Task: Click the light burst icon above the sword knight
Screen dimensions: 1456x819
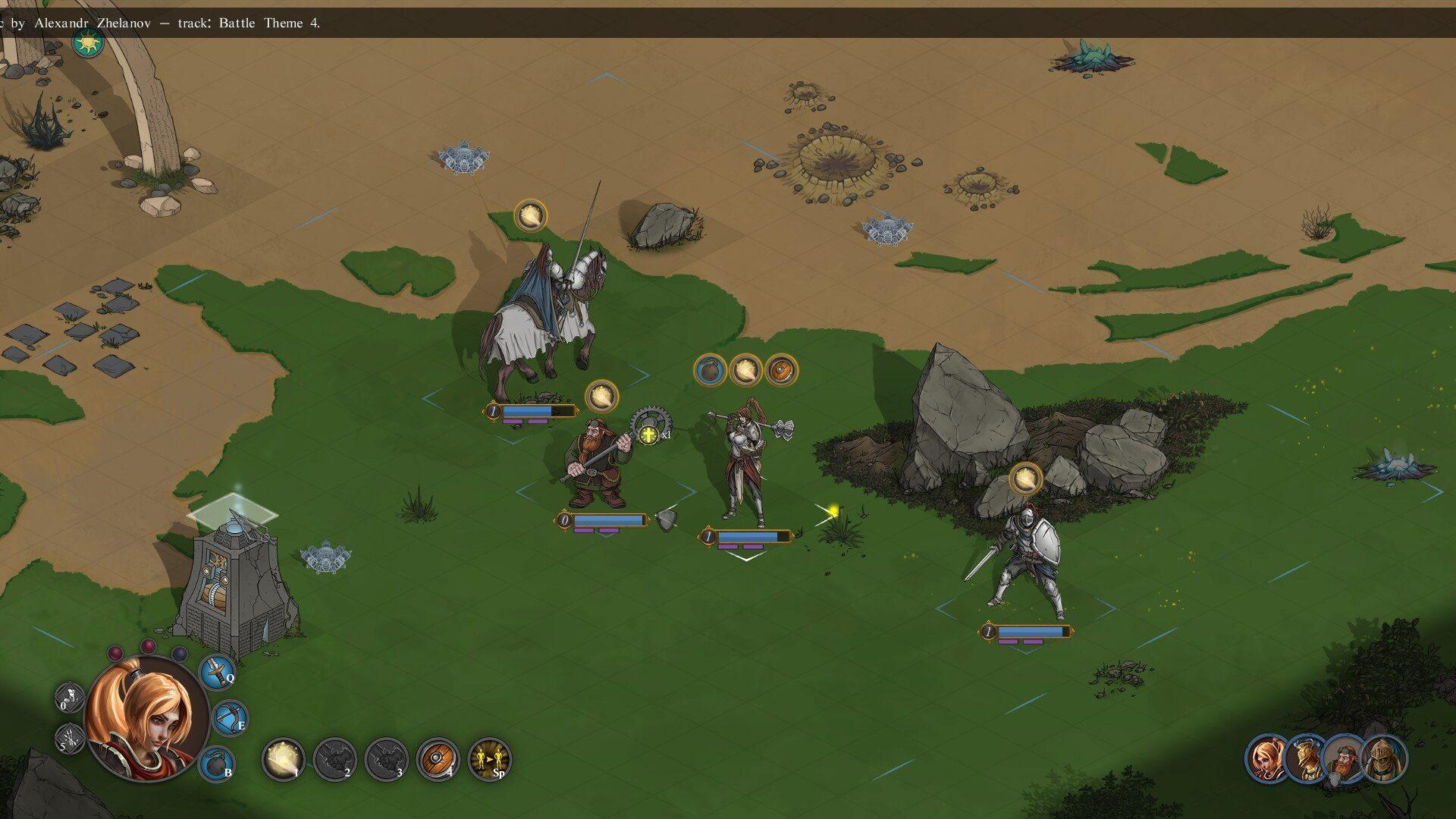Action: pyautogui.click(x=1025, y=479)
